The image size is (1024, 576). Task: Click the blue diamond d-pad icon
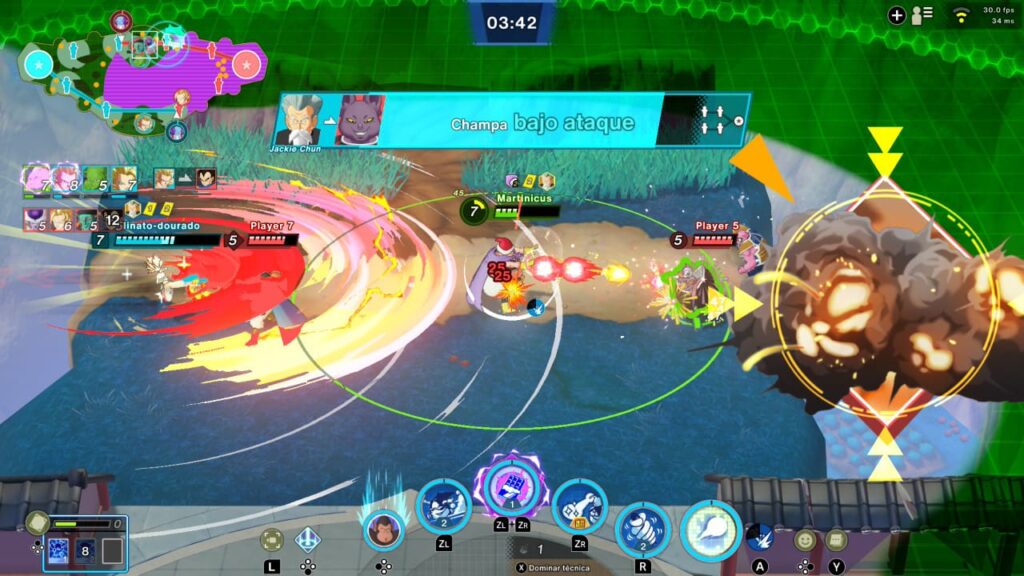(x=308, y=540)
